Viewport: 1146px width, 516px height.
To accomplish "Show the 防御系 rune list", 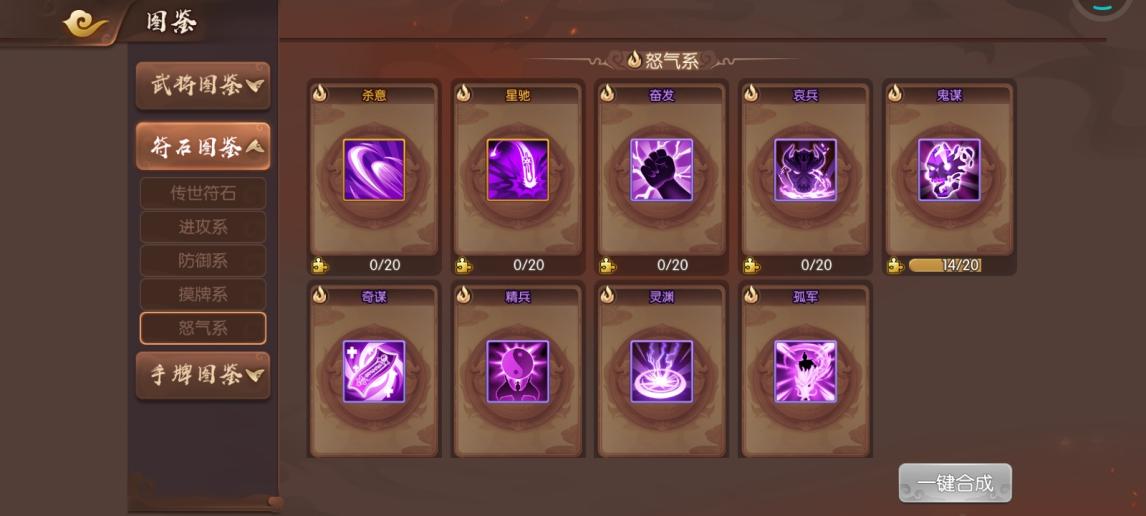I will pos(203,261).
